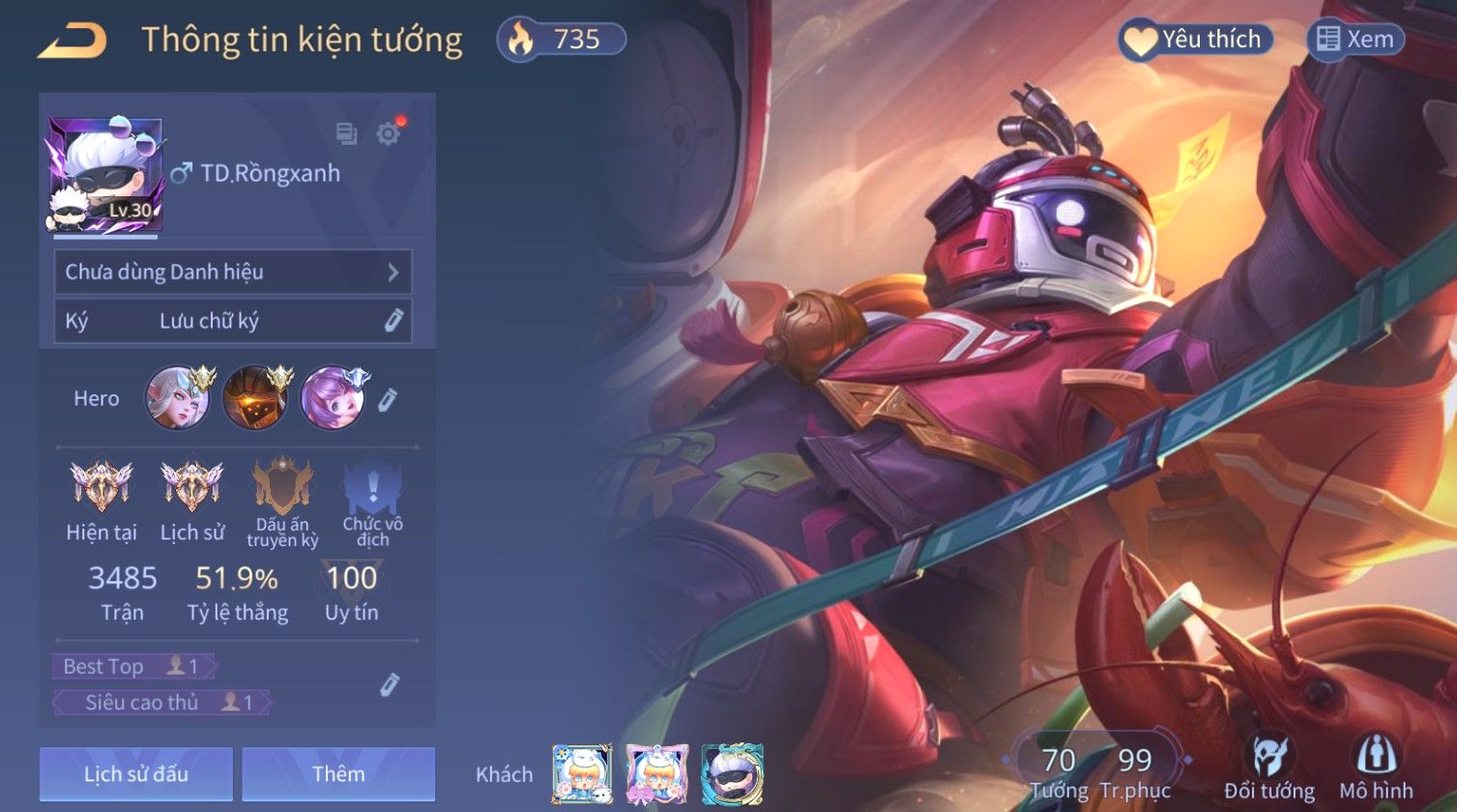Show the 70 Tướng heroes count

[1059, 771]
